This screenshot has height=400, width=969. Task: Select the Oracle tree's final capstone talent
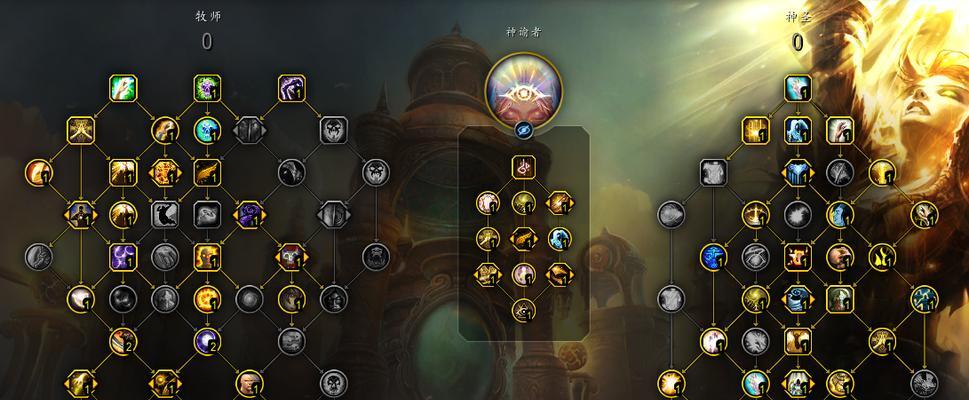(x=523, y=310)
